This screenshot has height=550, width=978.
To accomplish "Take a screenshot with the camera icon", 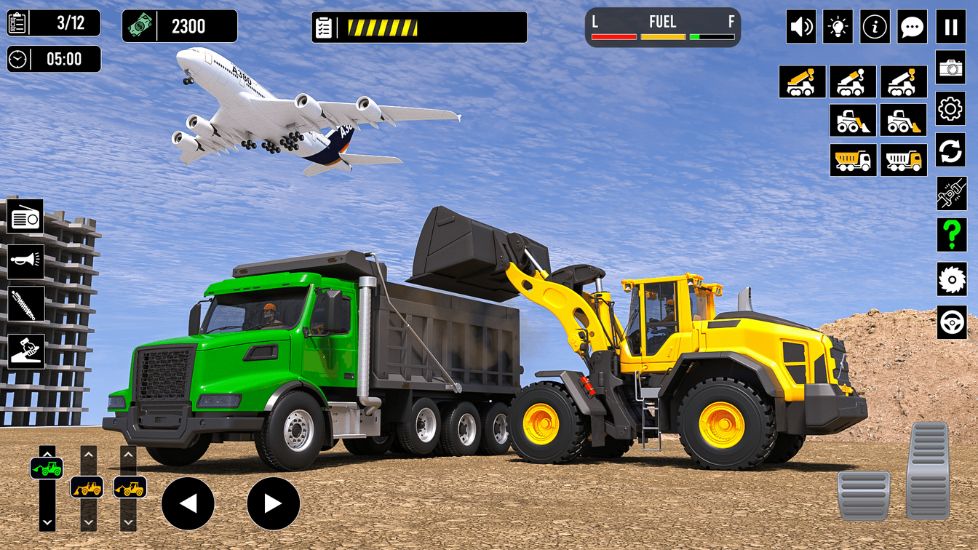I will click(x=950, y=67).
